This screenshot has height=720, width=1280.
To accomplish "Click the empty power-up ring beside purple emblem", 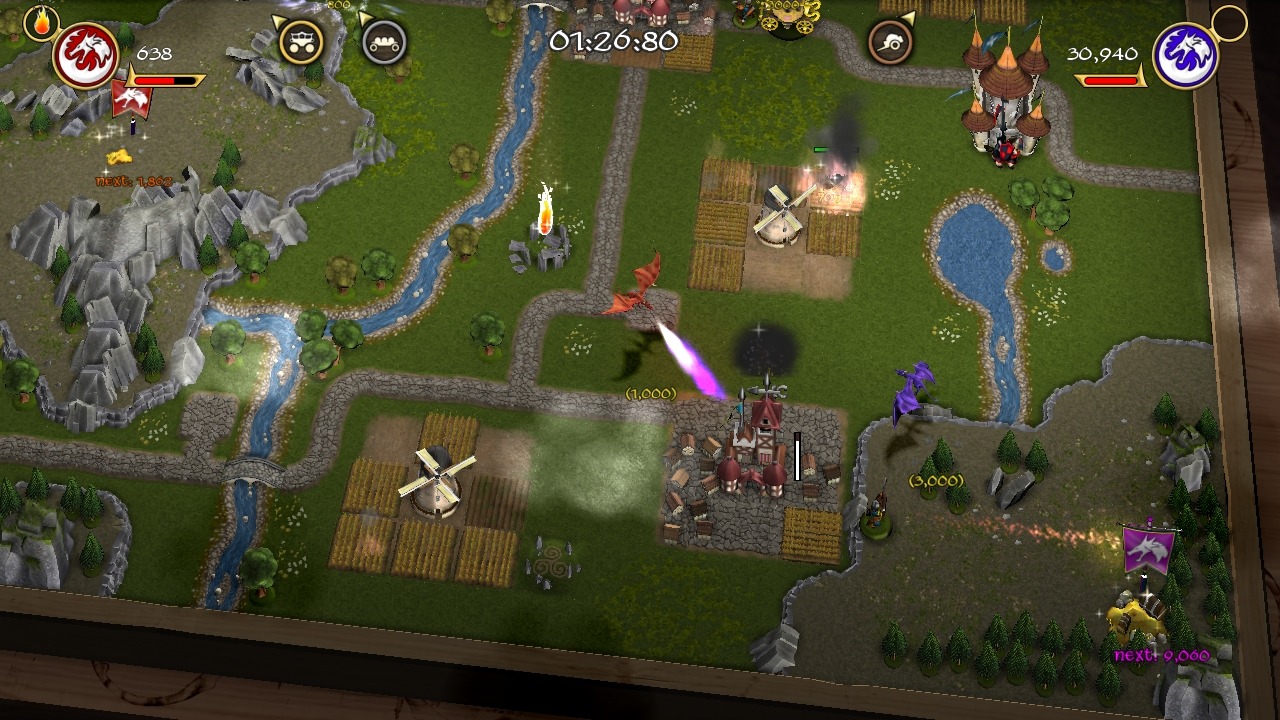I will click(x=1229, y=22).
